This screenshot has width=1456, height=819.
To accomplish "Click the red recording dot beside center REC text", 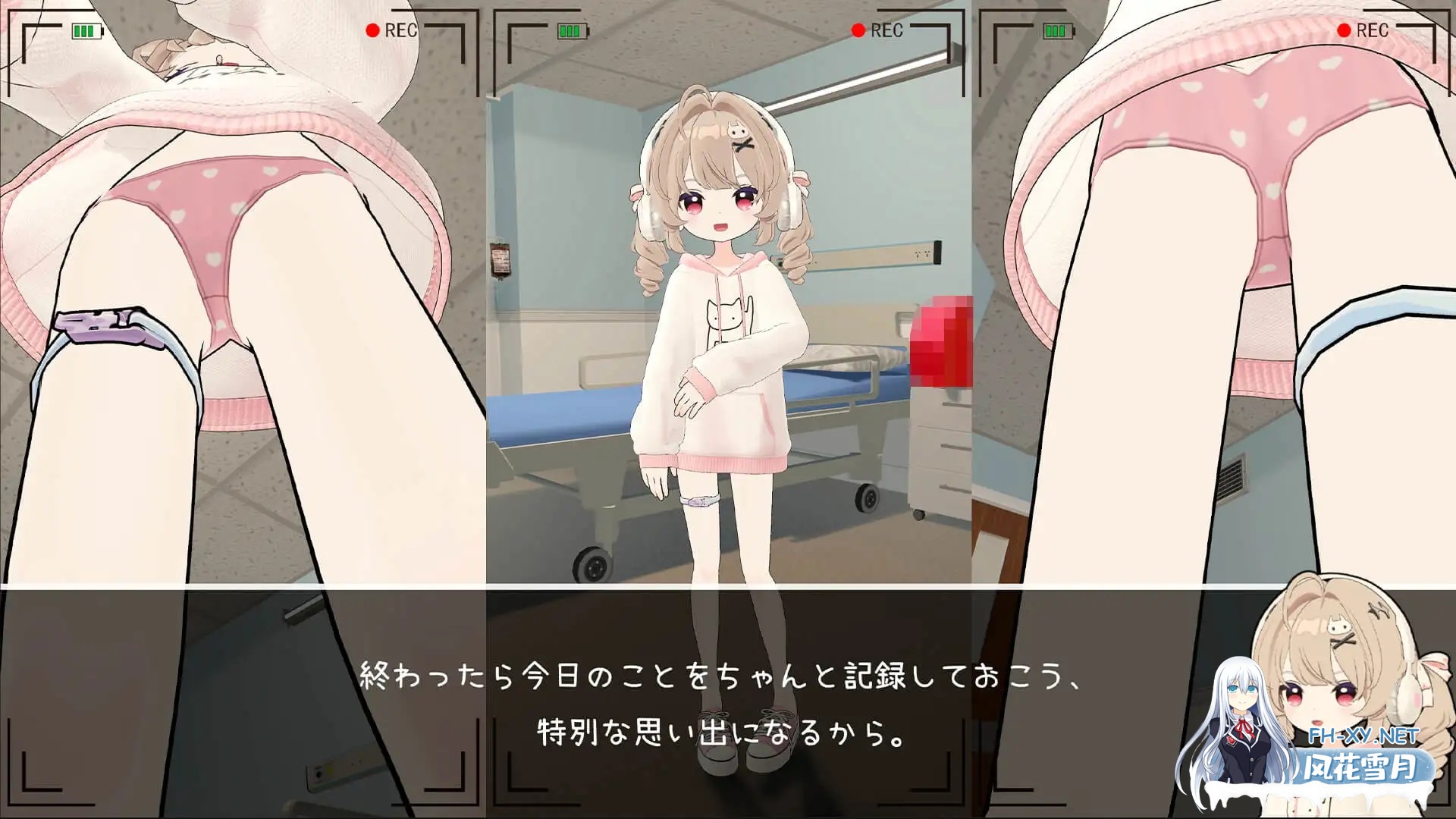I will [858, 32].
